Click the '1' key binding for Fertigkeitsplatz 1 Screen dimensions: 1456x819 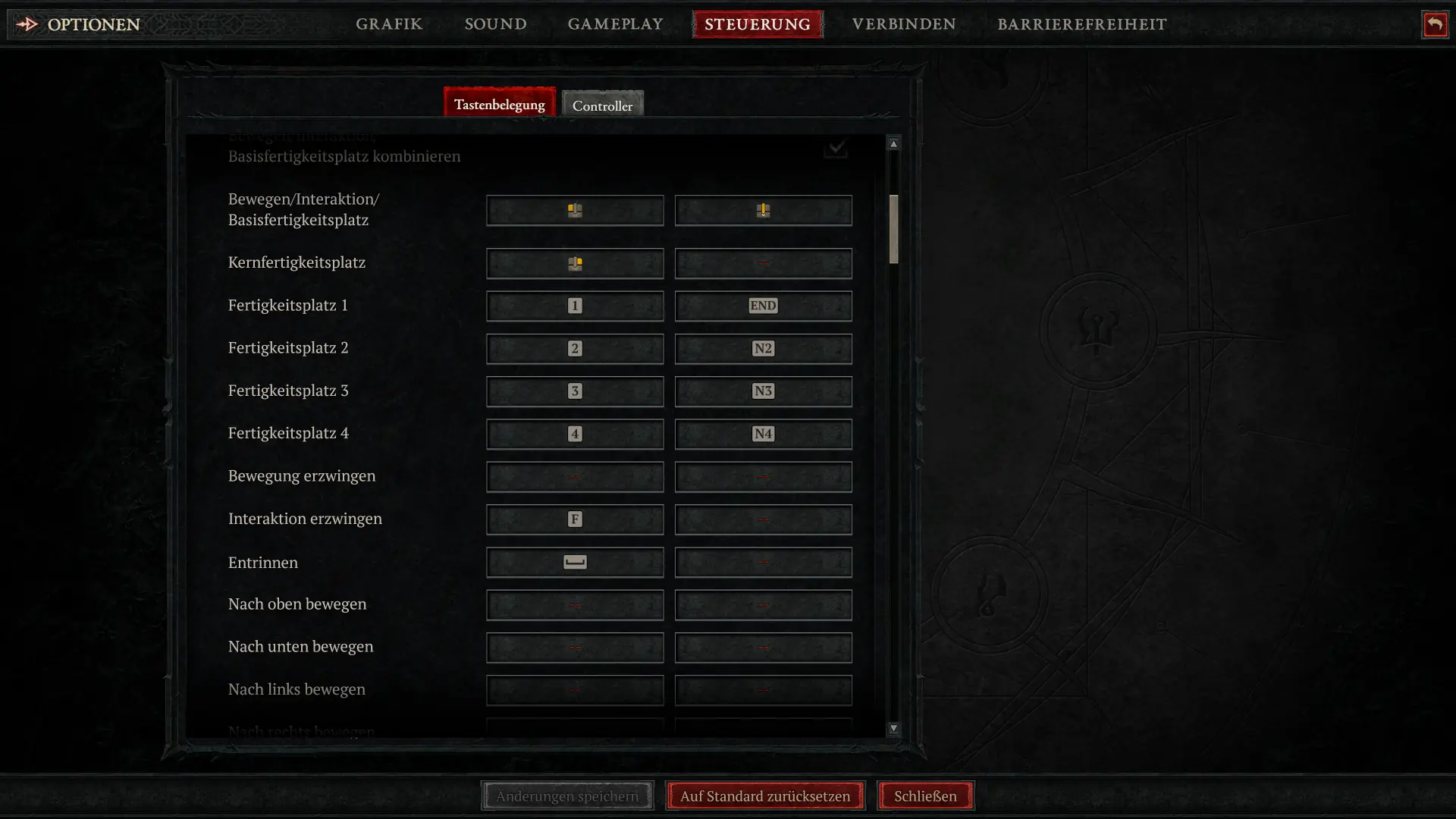click(574, 306)
